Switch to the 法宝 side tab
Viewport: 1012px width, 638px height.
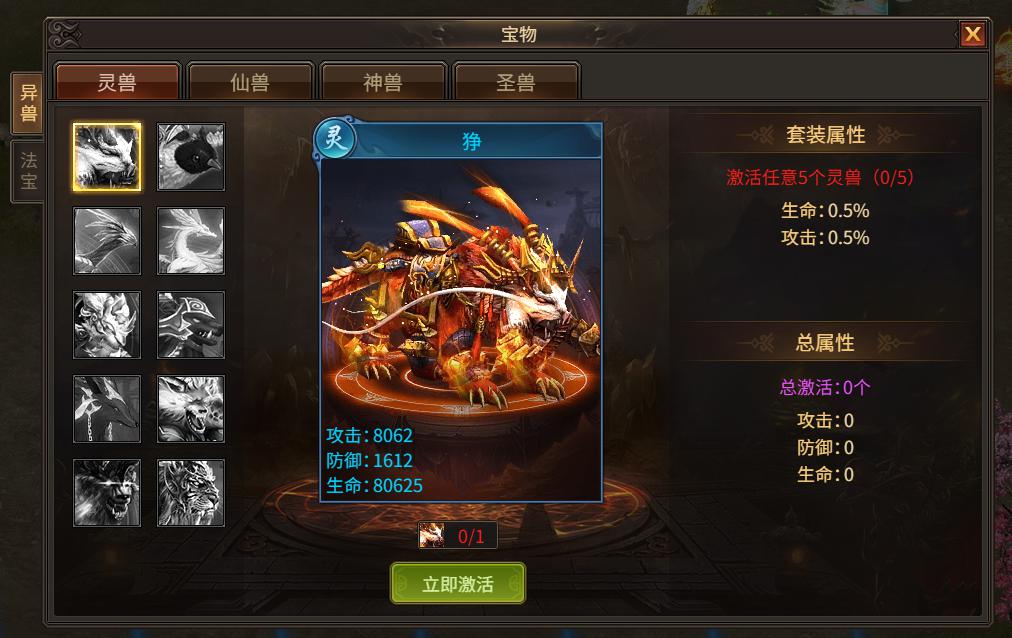(28, 171)
